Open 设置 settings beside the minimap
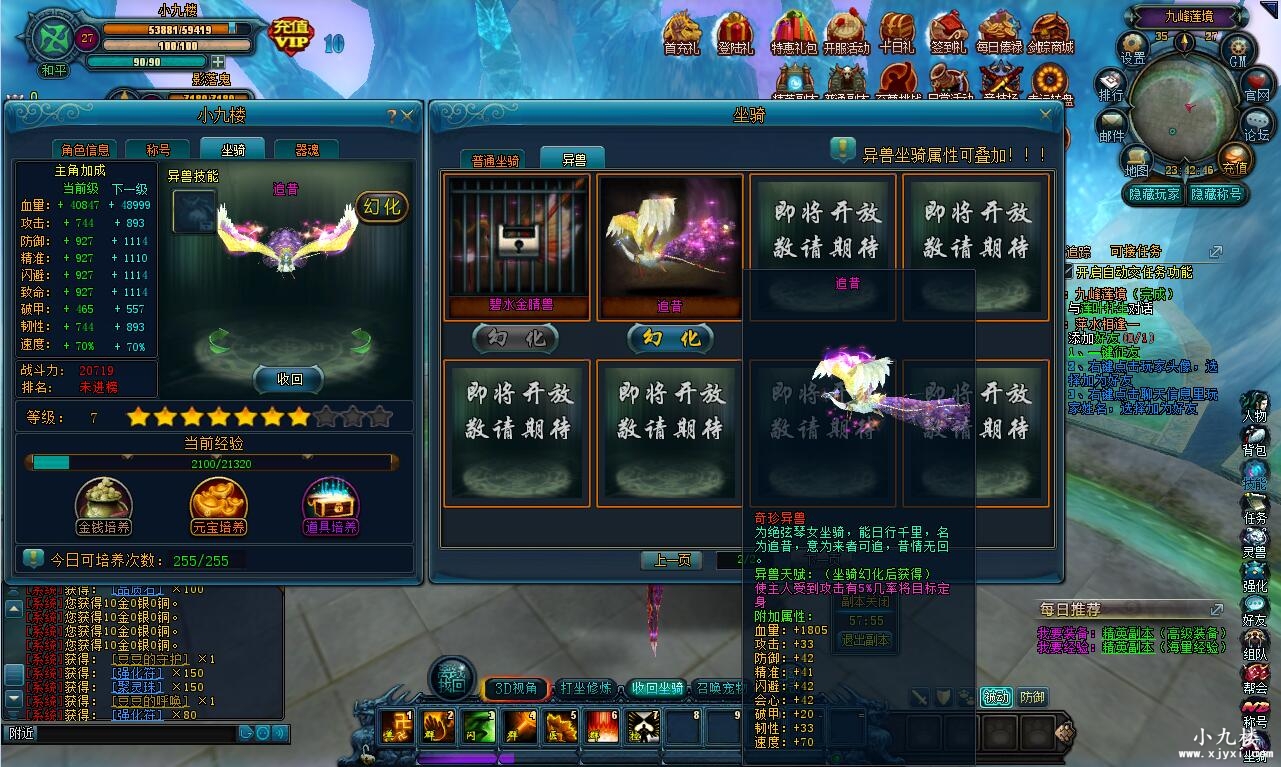Viewport: 1281px width, 767px height. [x=1132, y=48]
